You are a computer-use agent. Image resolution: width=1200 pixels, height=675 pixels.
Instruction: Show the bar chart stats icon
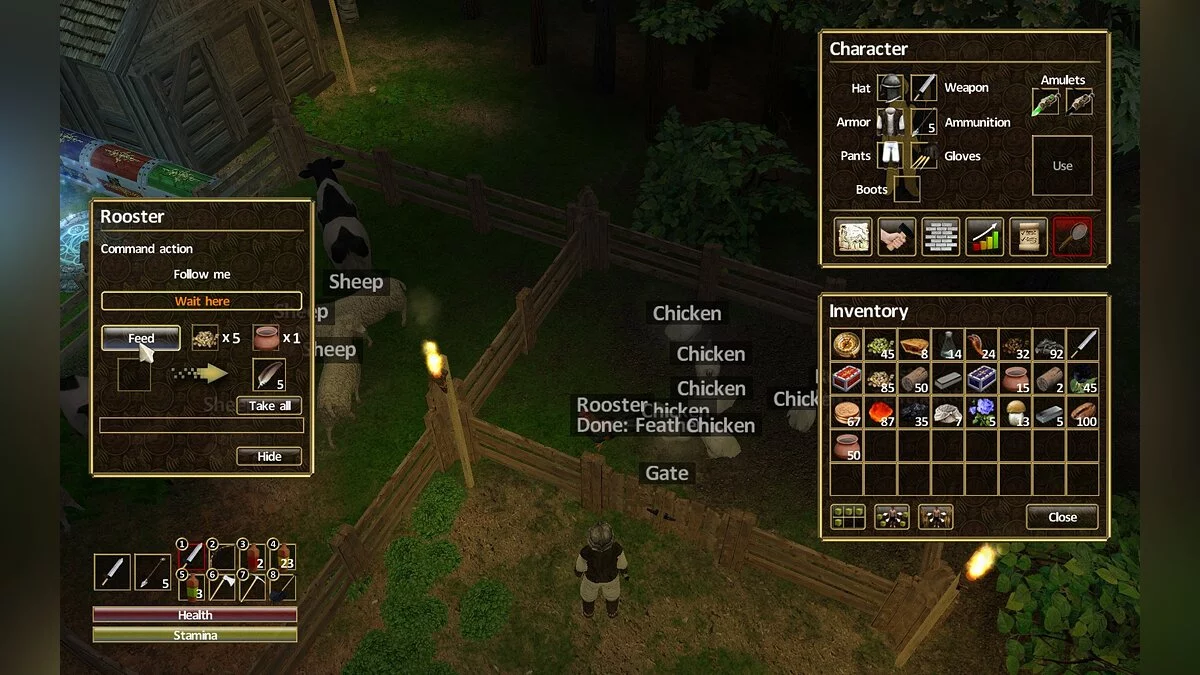pos(984,237)
